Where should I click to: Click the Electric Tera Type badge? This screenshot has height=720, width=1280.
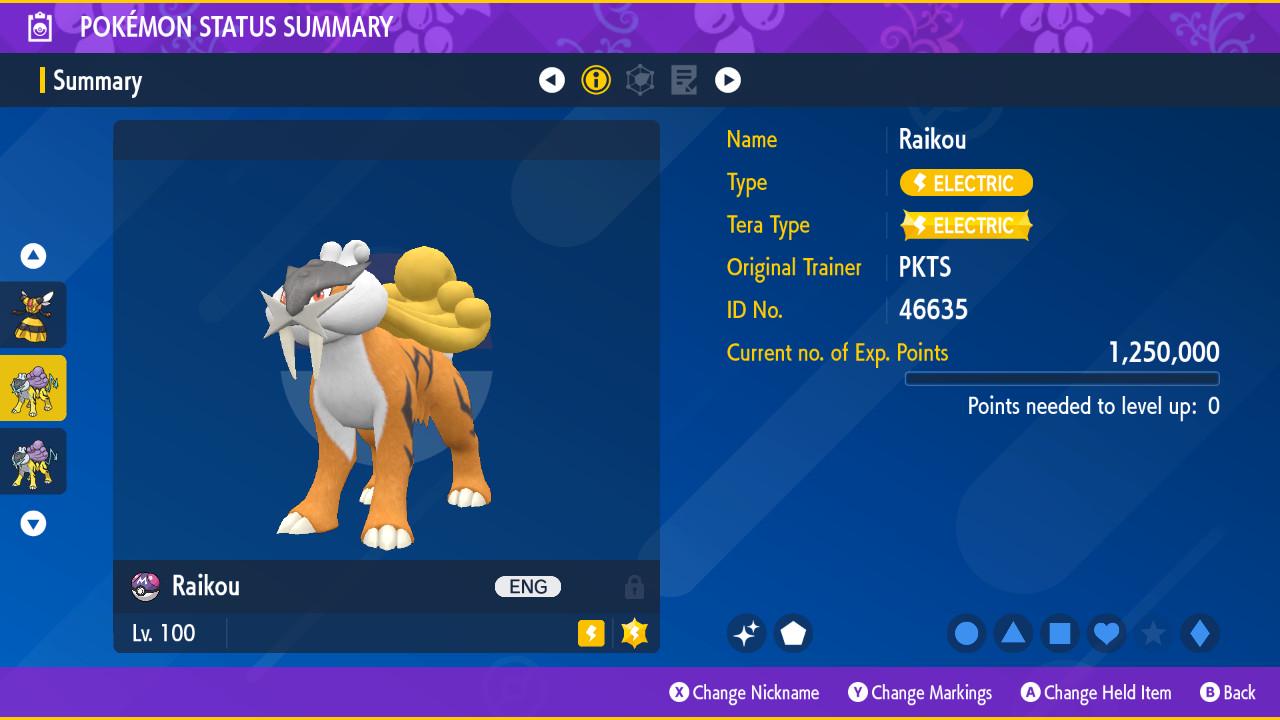[x=966, y=226]
